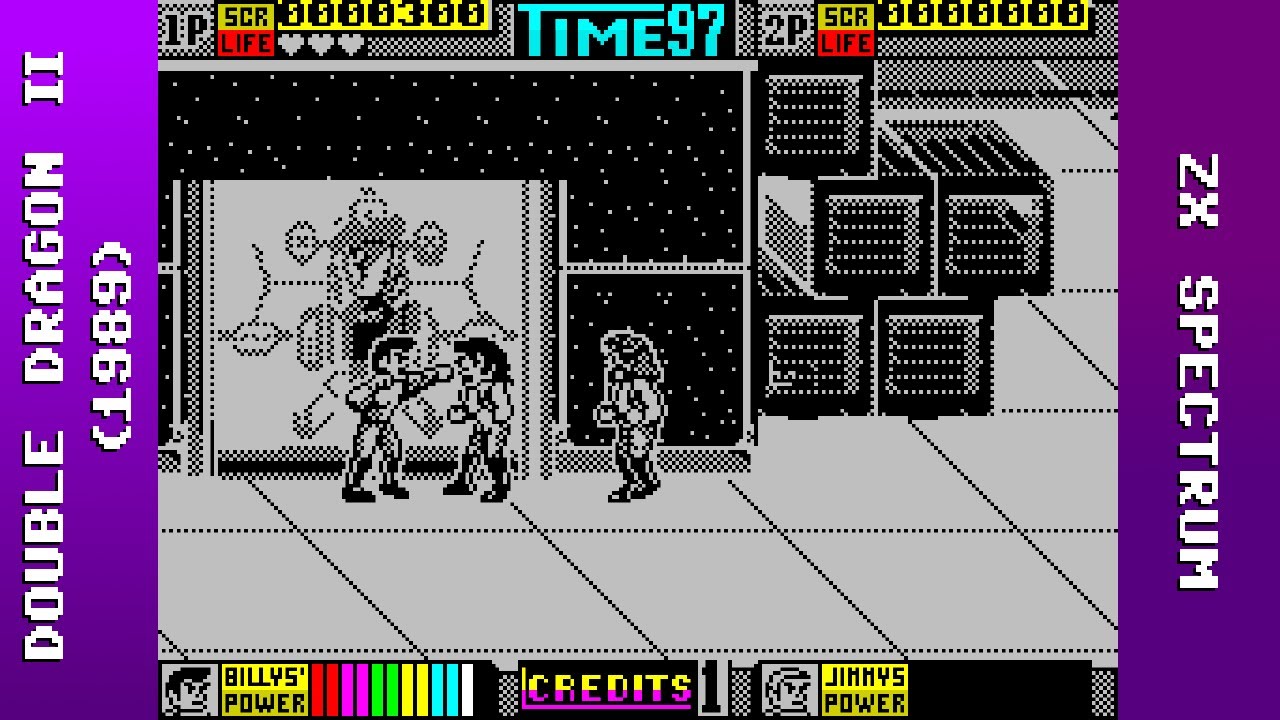Click the SCR score label icon
This screenshot has width=1280, height=720.
coord(245,14)
